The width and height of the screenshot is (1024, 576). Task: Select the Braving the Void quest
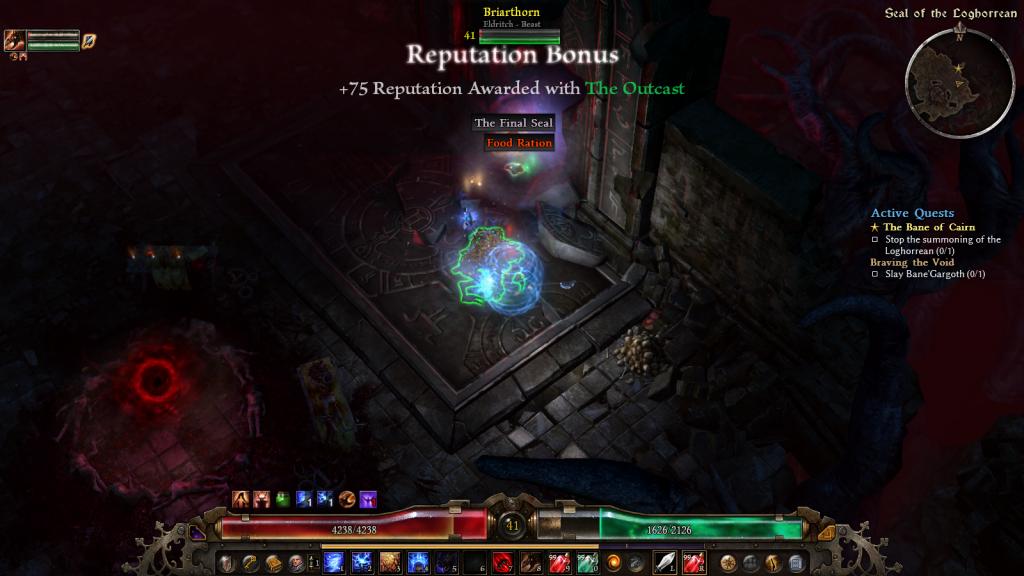pyautogui.click(x=911, y=262)
